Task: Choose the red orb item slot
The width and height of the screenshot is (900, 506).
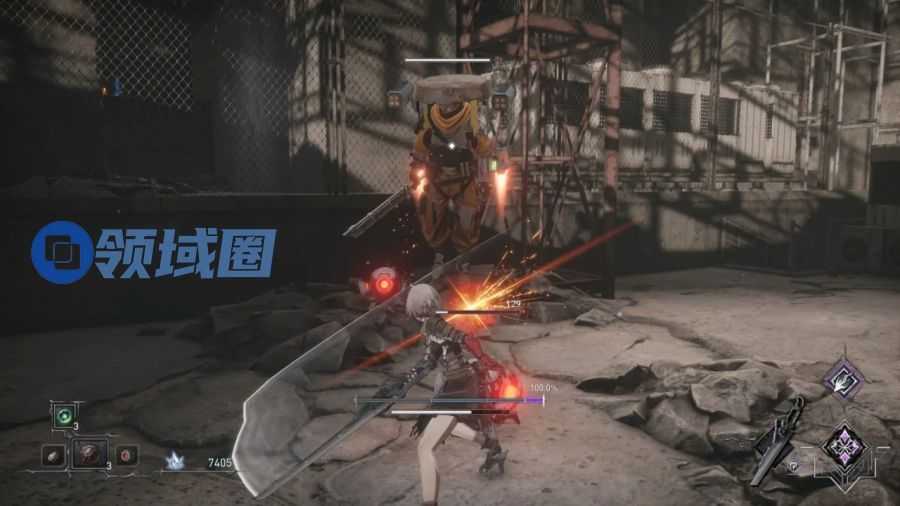Action: [126, 455]
